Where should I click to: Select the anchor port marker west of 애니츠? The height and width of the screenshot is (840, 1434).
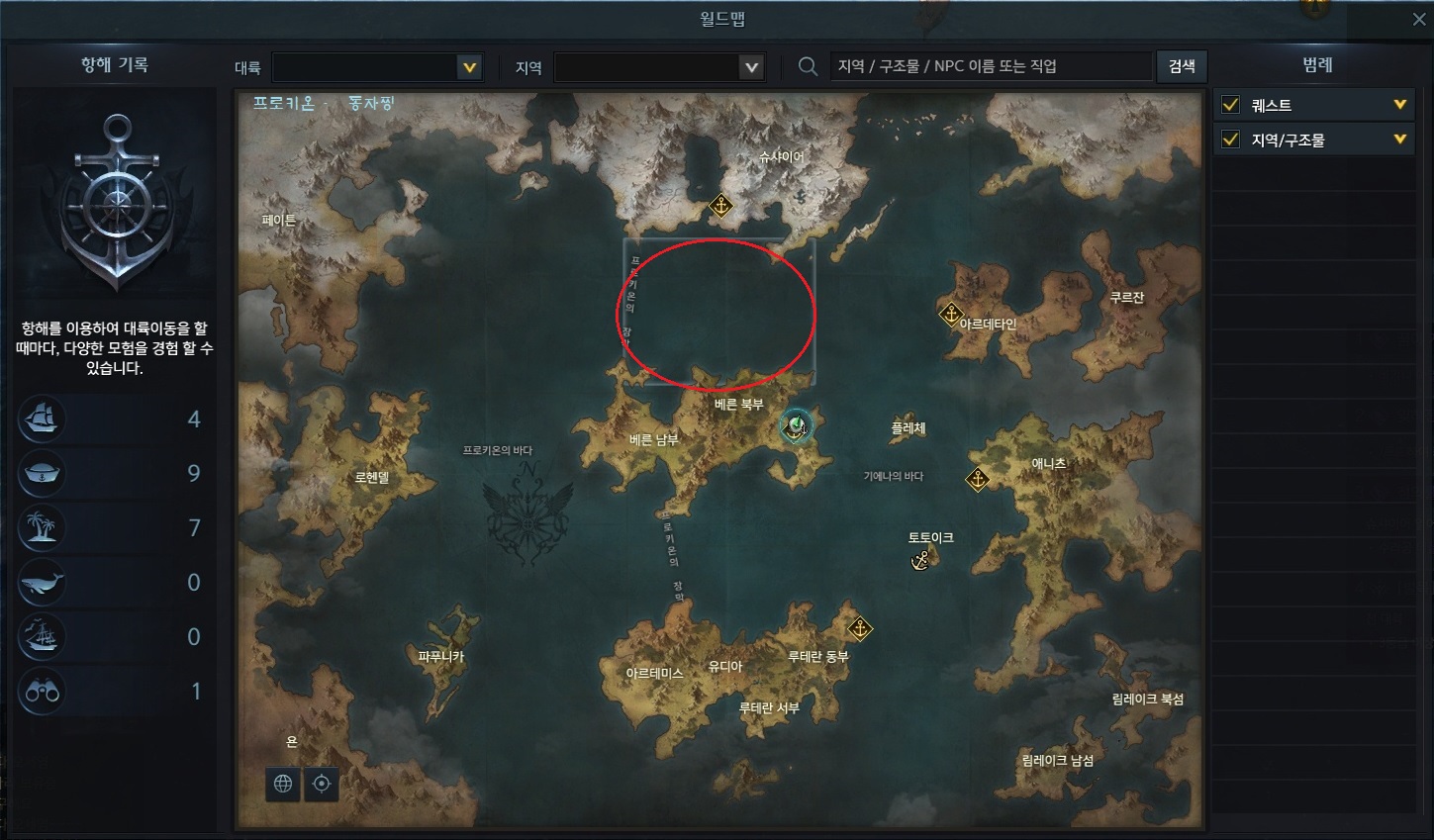pyautogui.click(x=977, y=480)
